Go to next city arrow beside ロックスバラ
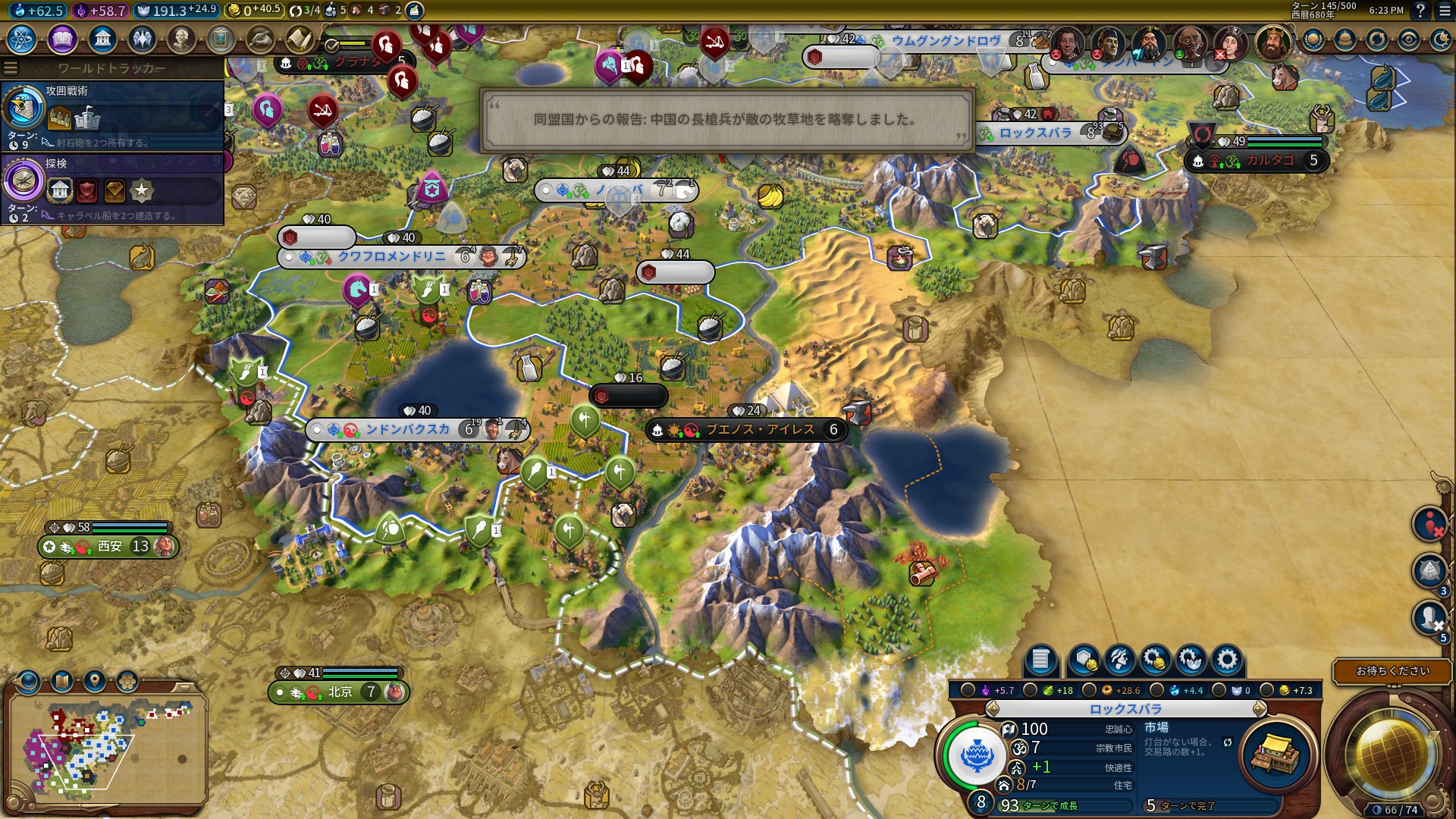The image size is (1456, 819). coord(1260,709)
